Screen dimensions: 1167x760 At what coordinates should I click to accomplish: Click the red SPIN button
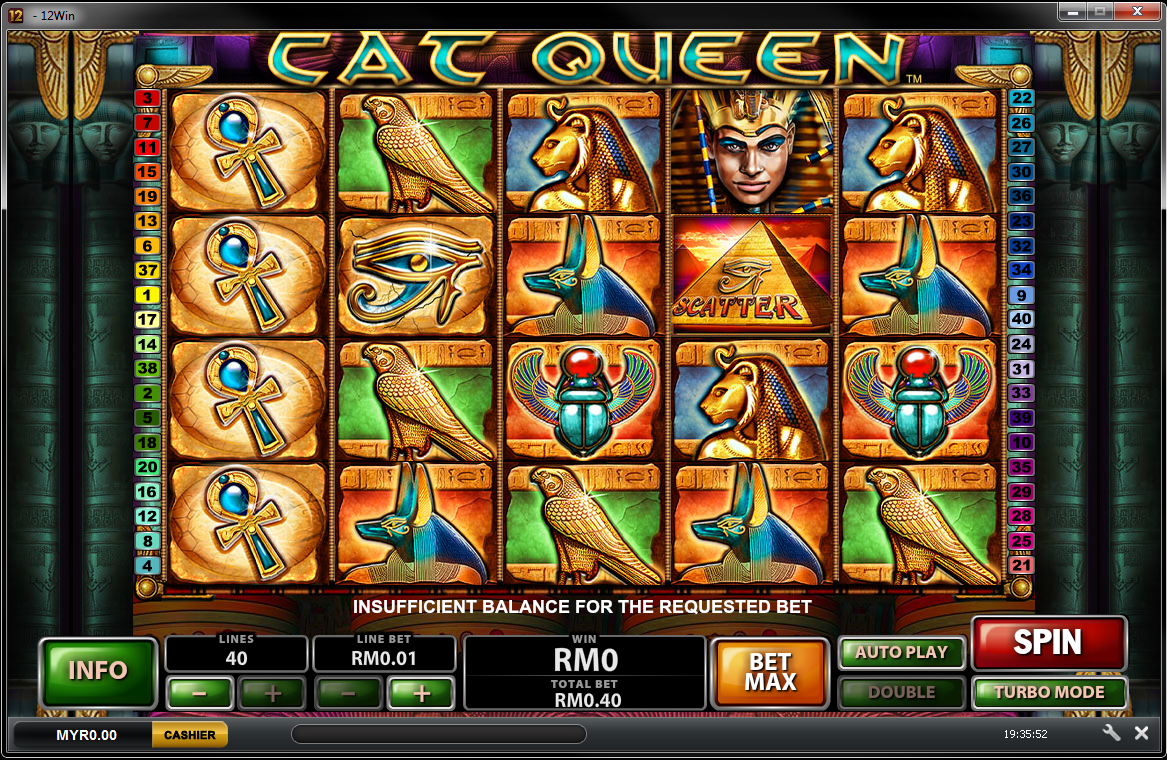click(x=1048, y=643)
